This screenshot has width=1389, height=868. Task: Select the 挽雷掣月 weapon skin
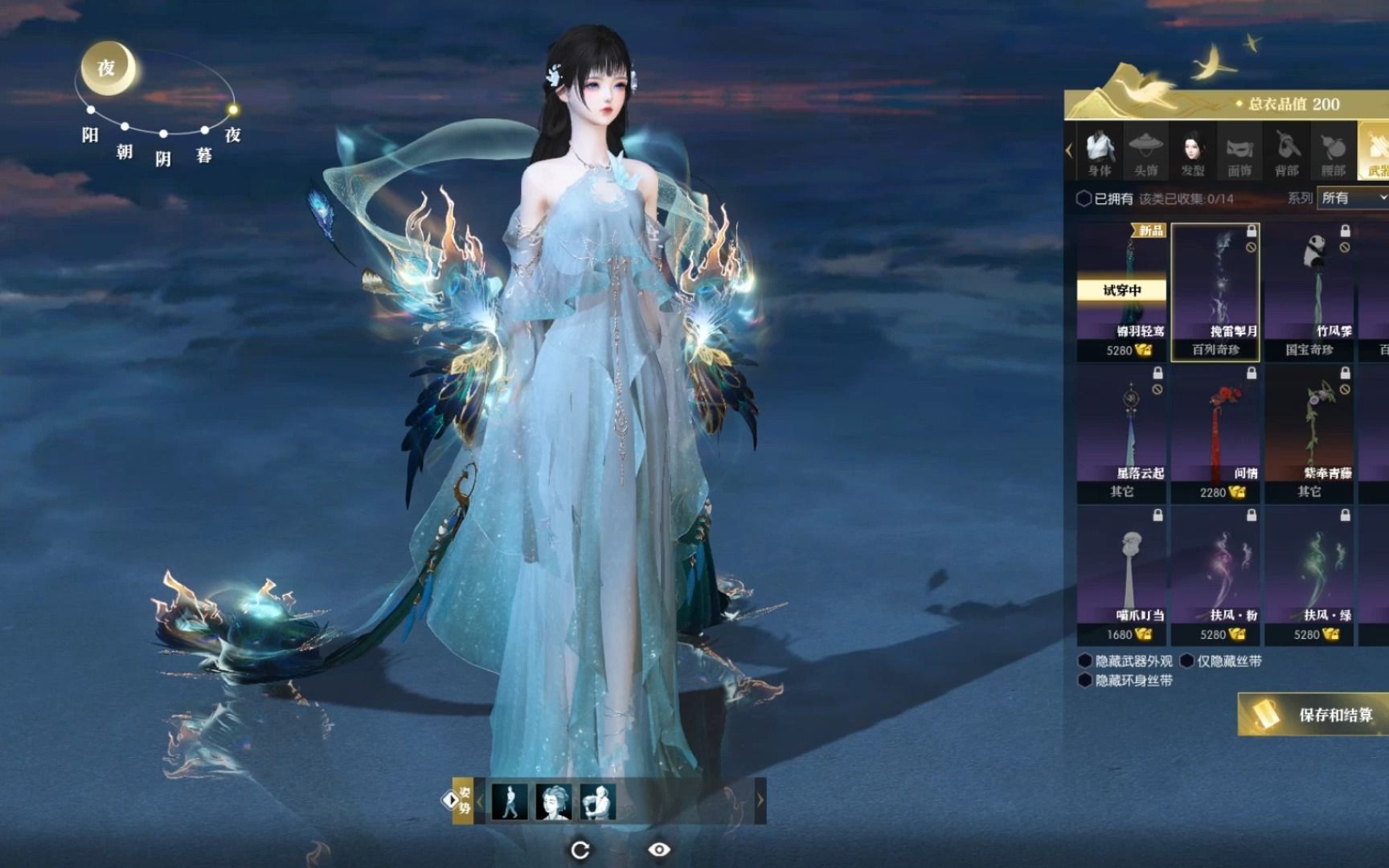pyautogui.click(x=1215, y=292)
